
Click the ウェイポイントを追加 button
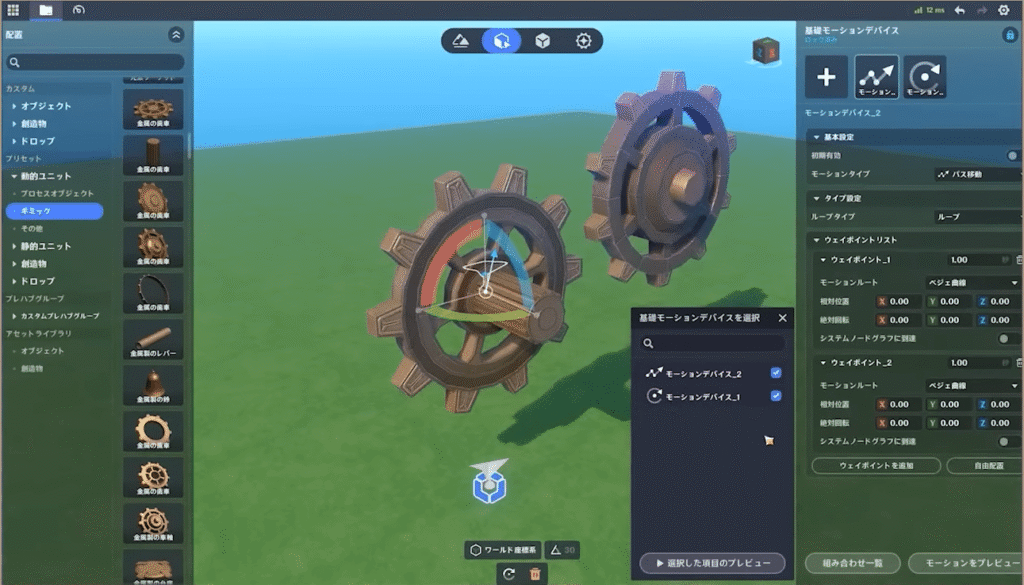pos(875,466)
